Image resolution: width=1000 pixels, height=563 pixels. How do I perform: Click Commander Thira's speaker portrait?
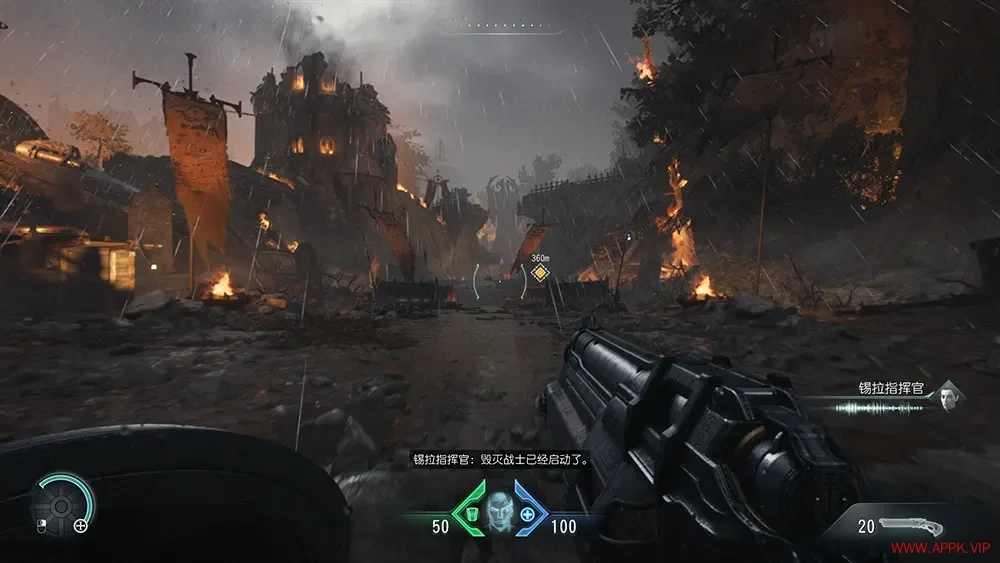click(945, 399)
